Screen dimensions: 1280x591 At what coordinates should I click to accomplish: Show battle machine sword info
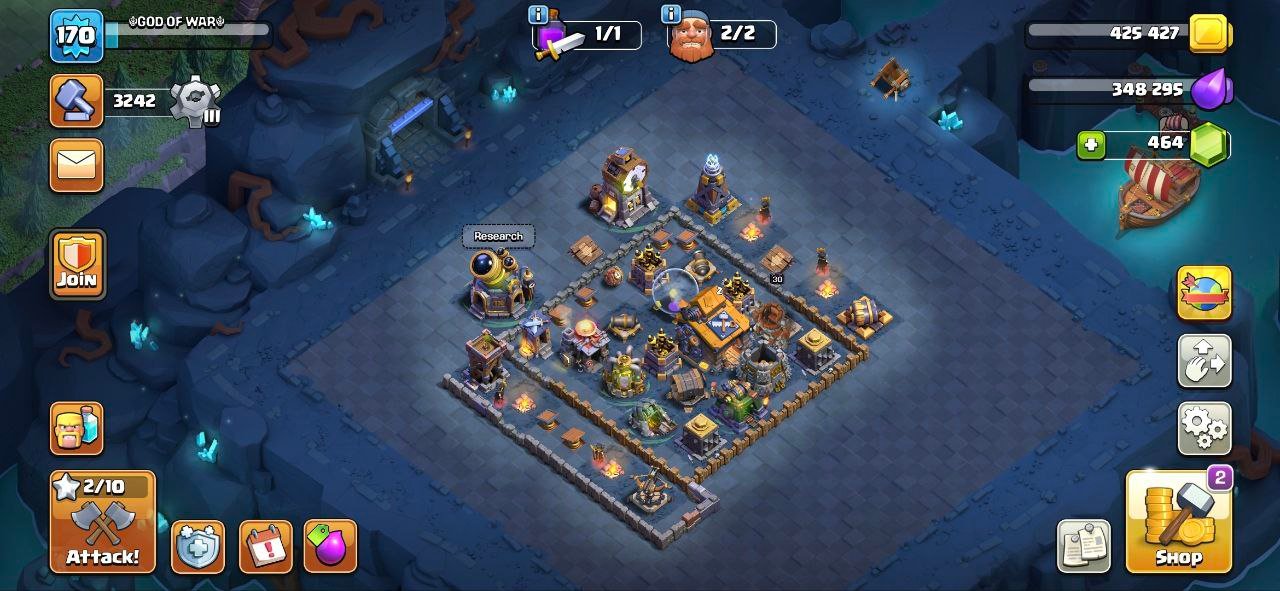click(x=539, y=14)
